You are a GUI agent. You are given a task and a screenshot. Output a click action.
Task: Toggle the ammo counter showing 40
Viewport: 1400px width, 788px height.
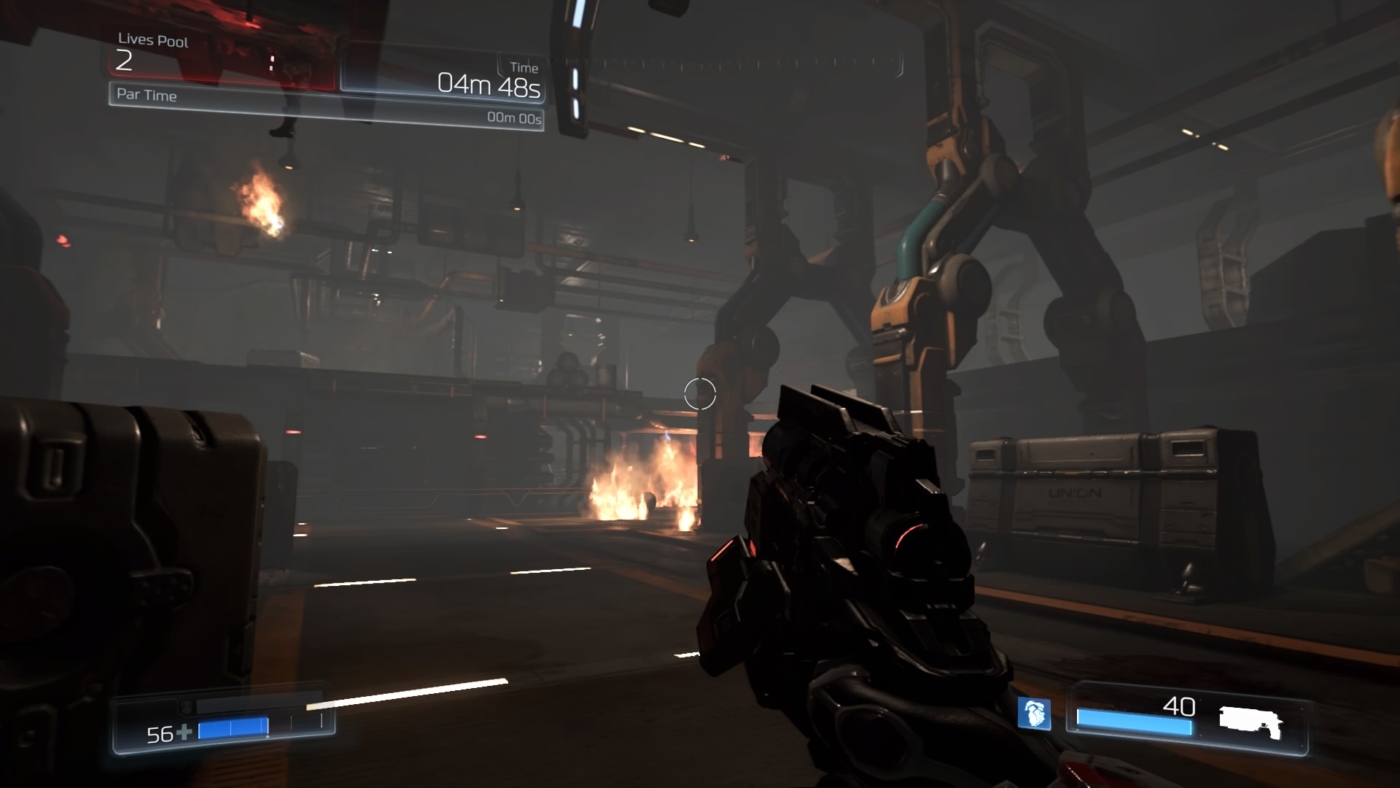pos(1180,707)
